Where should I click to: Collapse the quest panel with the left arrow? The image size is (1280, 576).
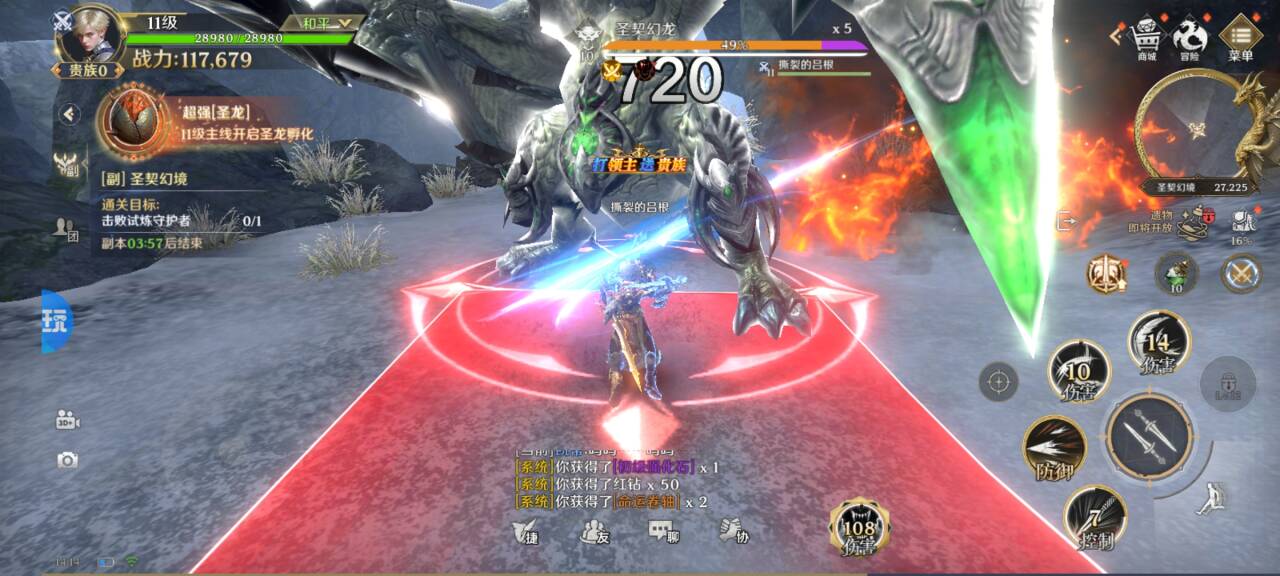tap(69, 114)
